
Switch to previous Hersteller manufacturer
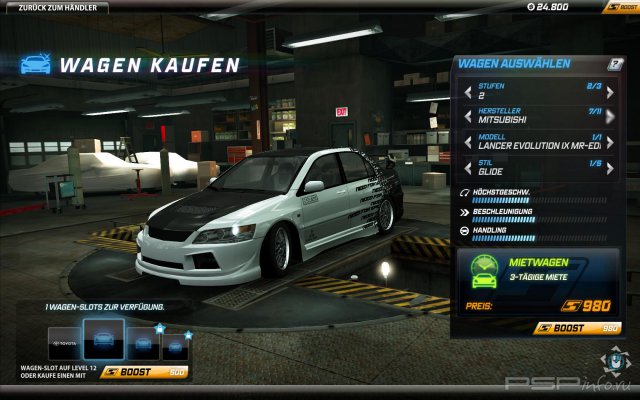point(466,115)
